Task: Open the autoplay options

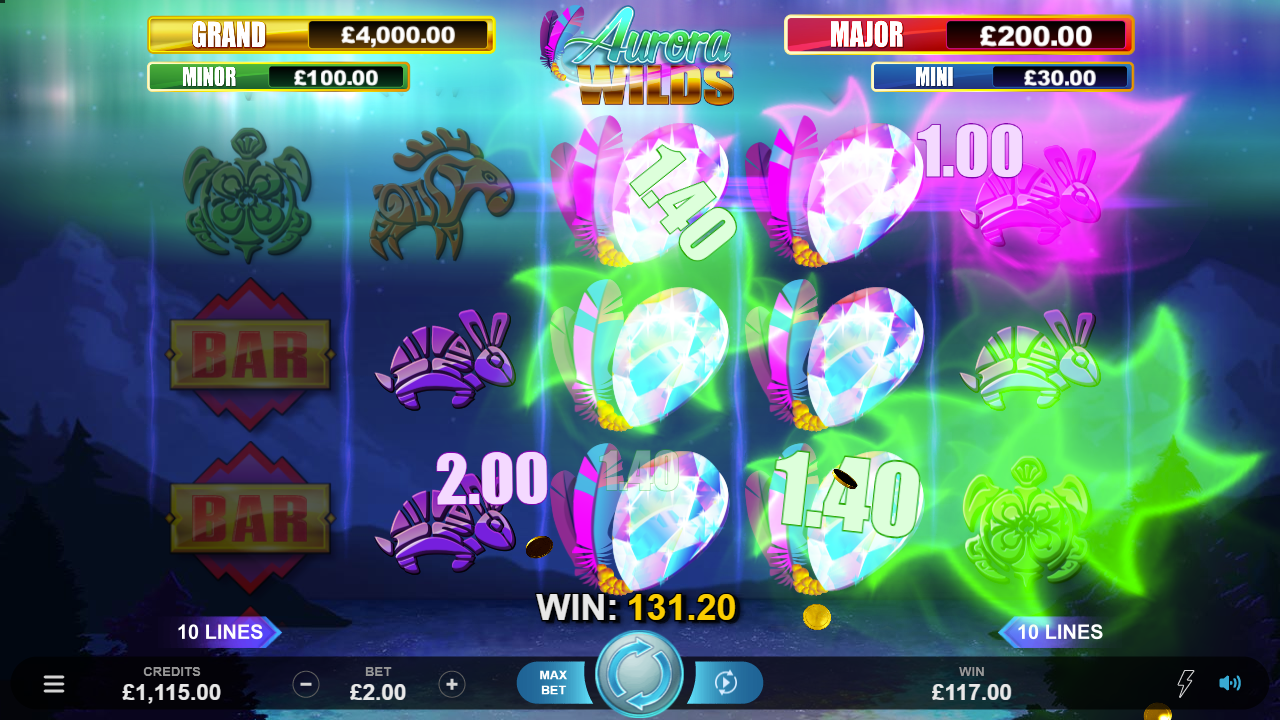Action: click(726, 683)
